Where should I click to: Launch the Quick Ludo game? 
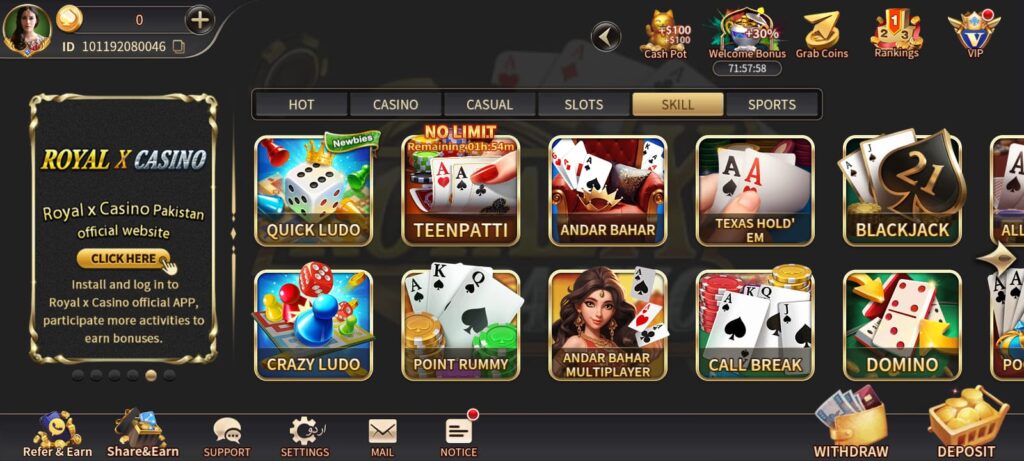point(313,191)
